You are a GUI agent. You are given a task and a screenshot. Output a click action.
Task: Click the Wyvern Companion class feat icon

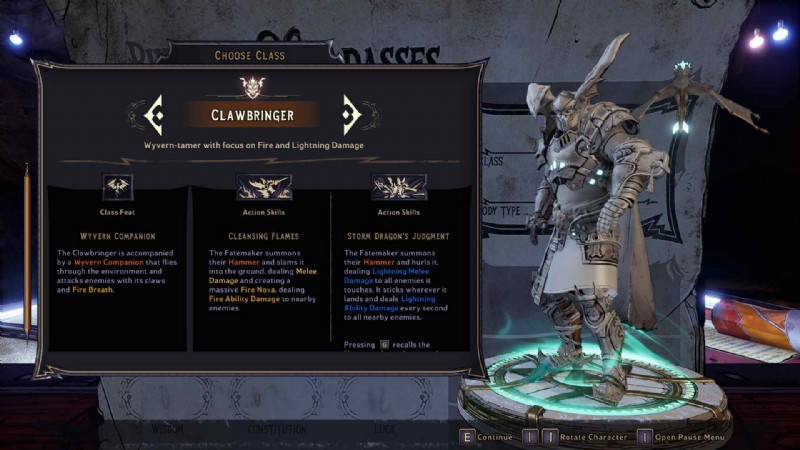pos(118,187)
